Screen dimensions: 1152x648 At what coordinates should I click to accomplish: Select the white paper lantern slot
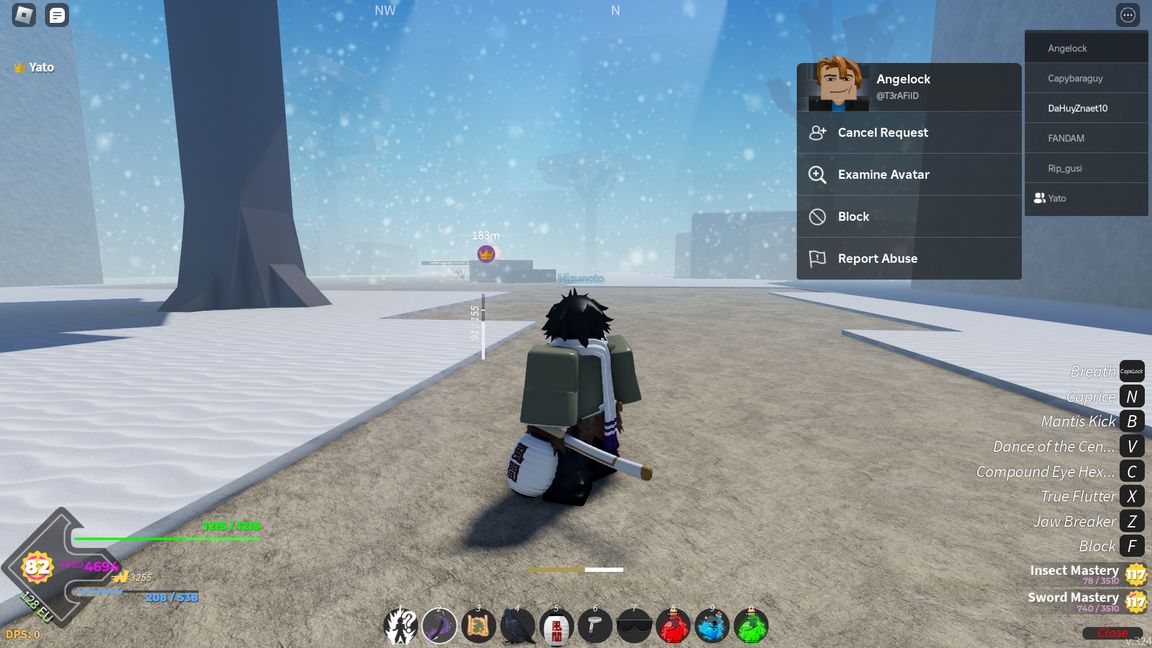tap(556, 626)
